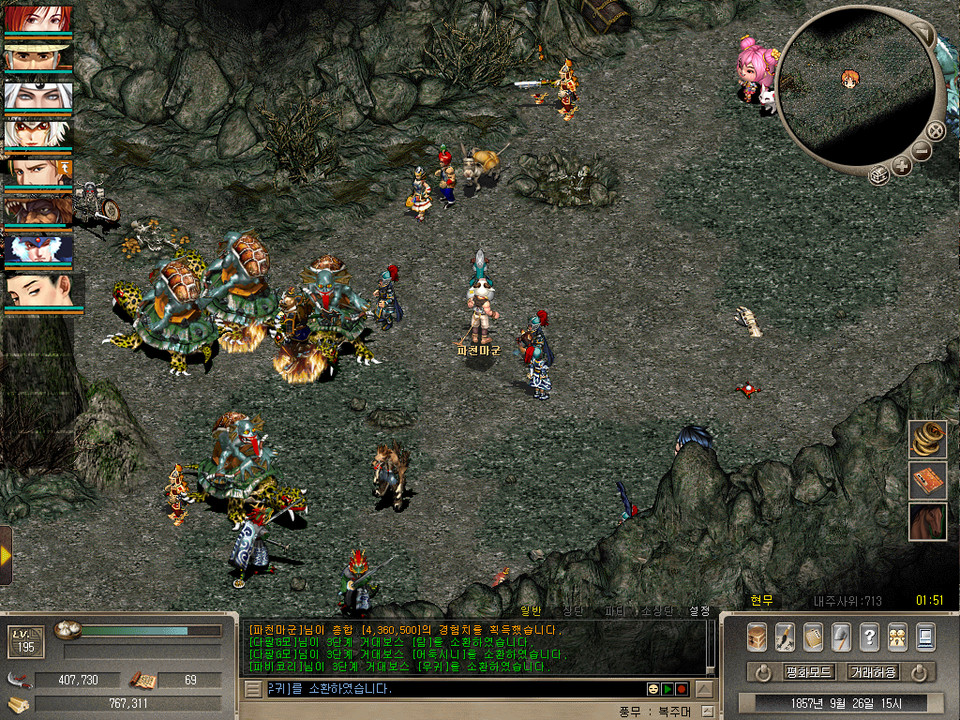Open the horse mount quick slot
The height and width of the screenshot is (720, 960).
click(x=927, y=521)
